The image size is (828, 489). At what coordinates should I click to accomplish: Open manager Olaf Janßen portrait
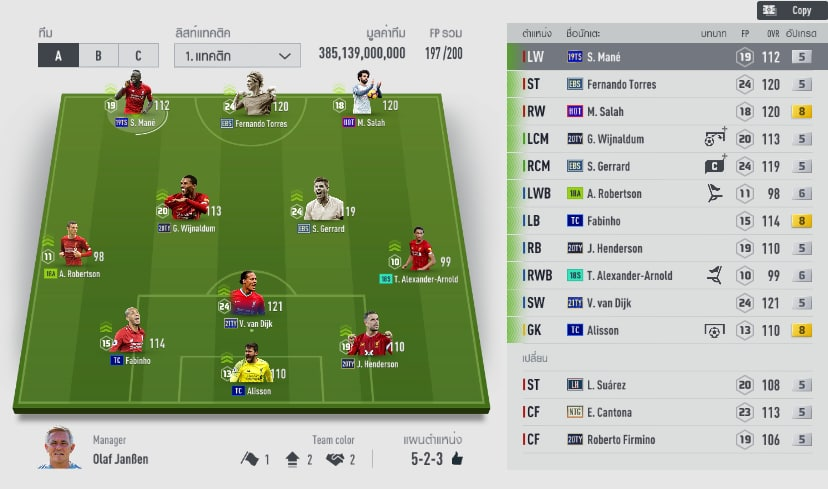[60, 448]
